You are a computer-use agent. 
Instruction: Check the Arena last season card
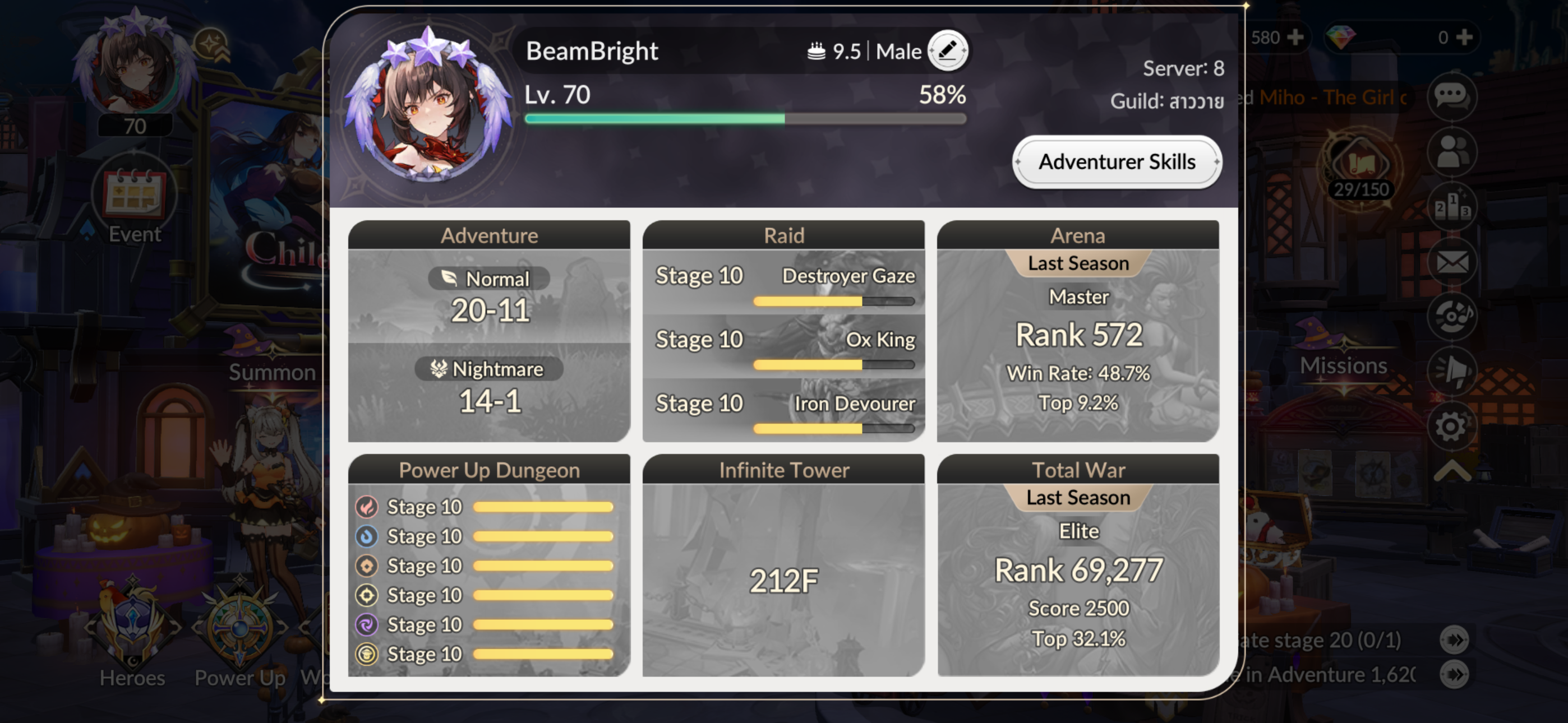(1077, 332)
